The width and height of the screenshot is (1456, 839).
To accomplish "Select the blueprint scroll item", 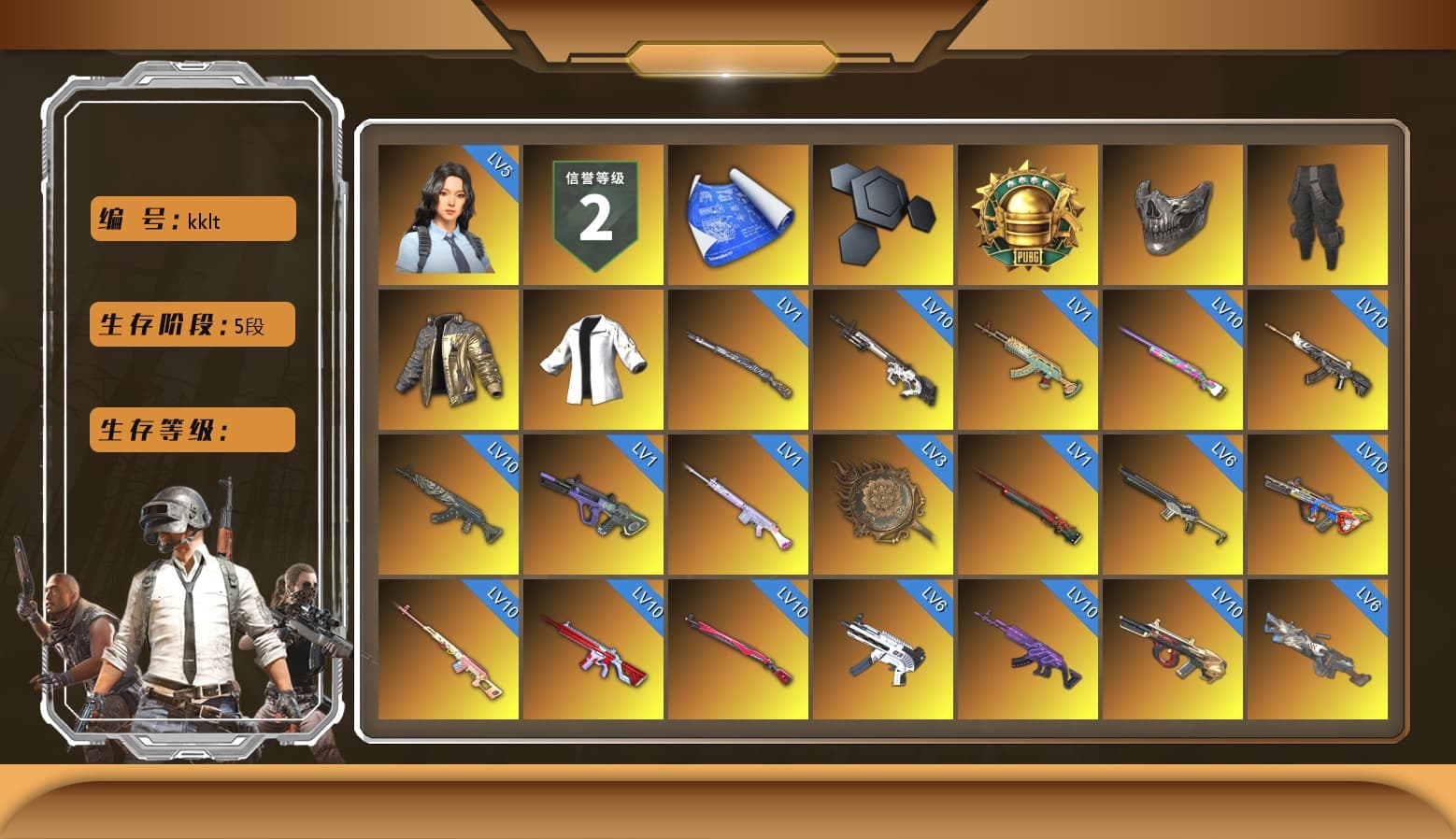I will click(x=739, y=215).
